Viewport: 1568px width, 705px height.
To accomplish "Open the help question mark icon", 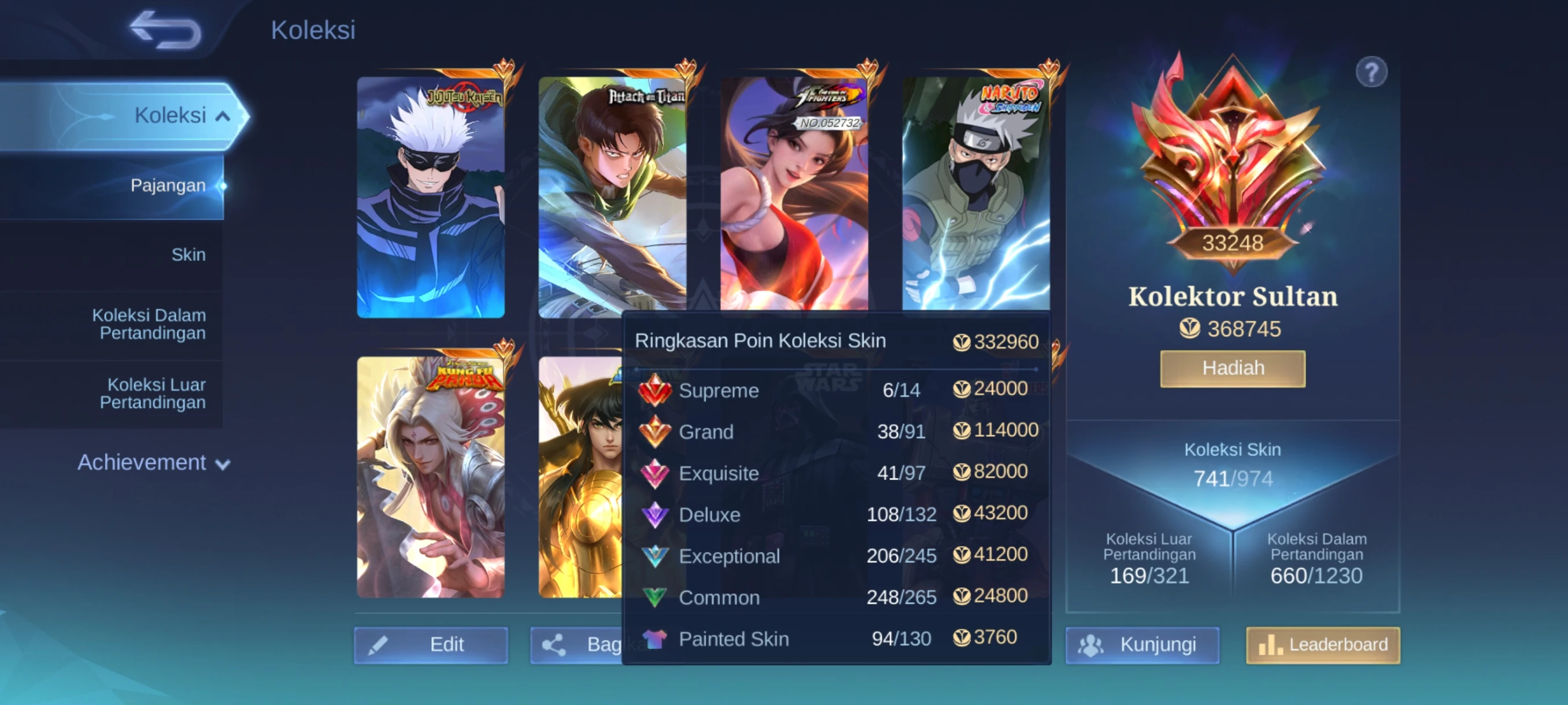I will [1371, 71].
